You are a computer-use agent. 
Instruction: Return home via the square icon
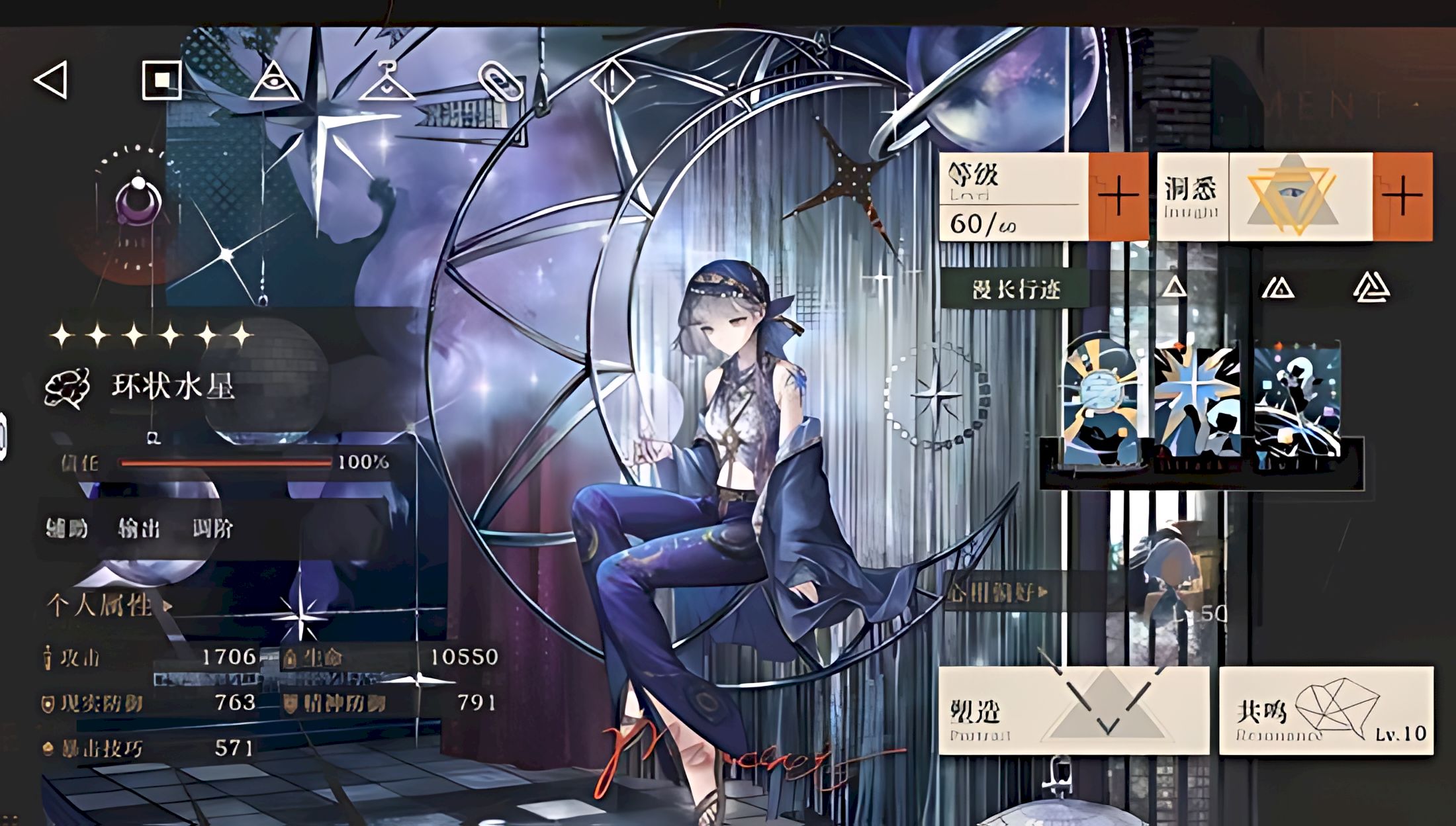(161, 80)
